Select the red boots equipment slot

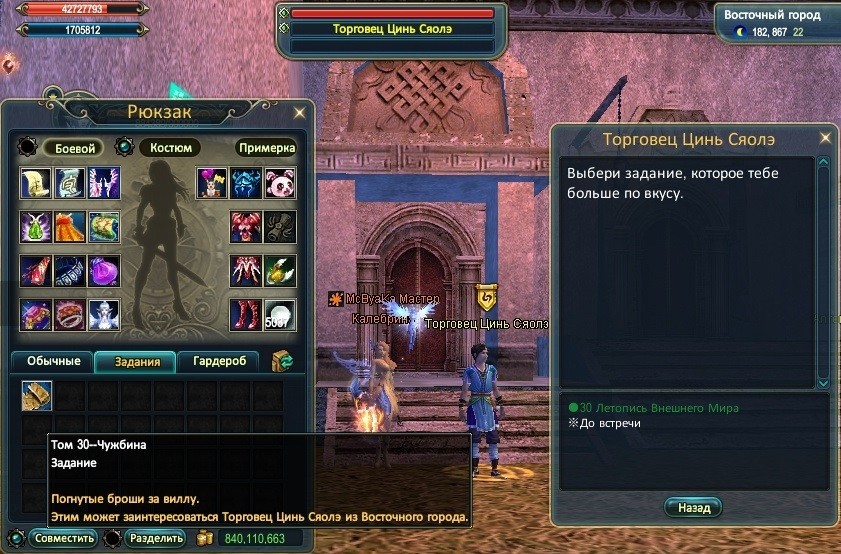coord(245,314)
